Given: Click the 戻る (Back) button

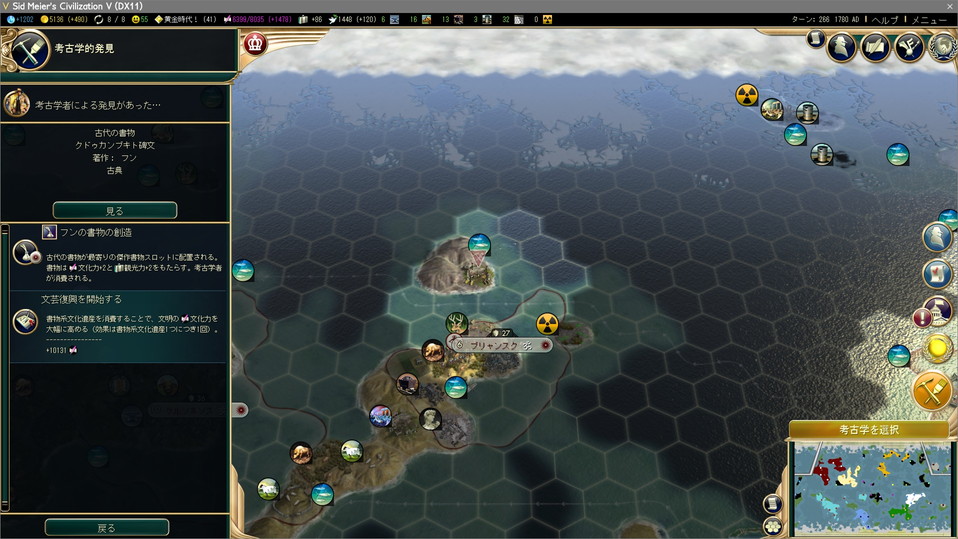Looking at the screenshot, I should coord(107,527).
